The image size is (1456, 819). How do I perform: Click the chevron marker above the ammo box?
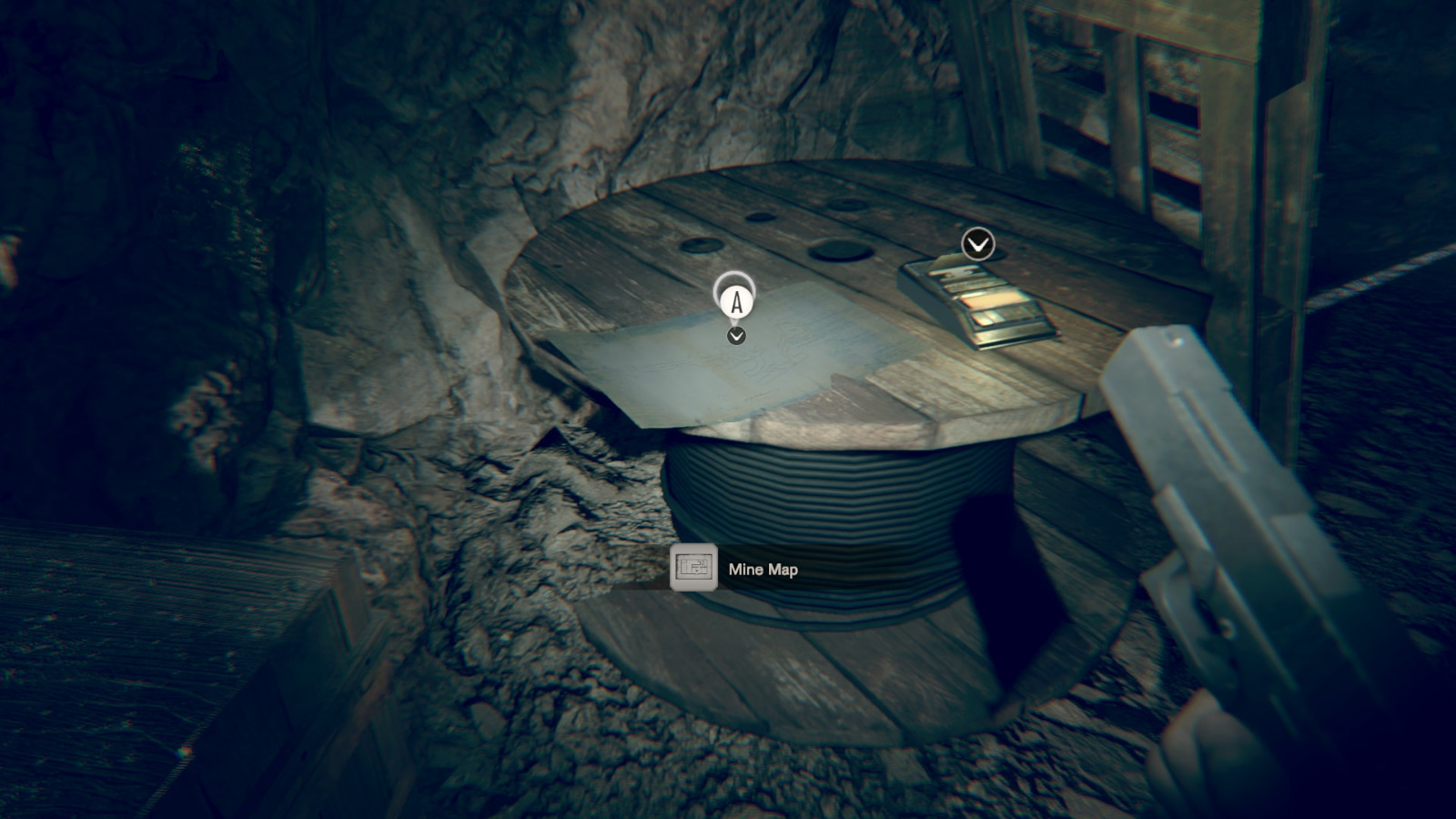[978, 244]
